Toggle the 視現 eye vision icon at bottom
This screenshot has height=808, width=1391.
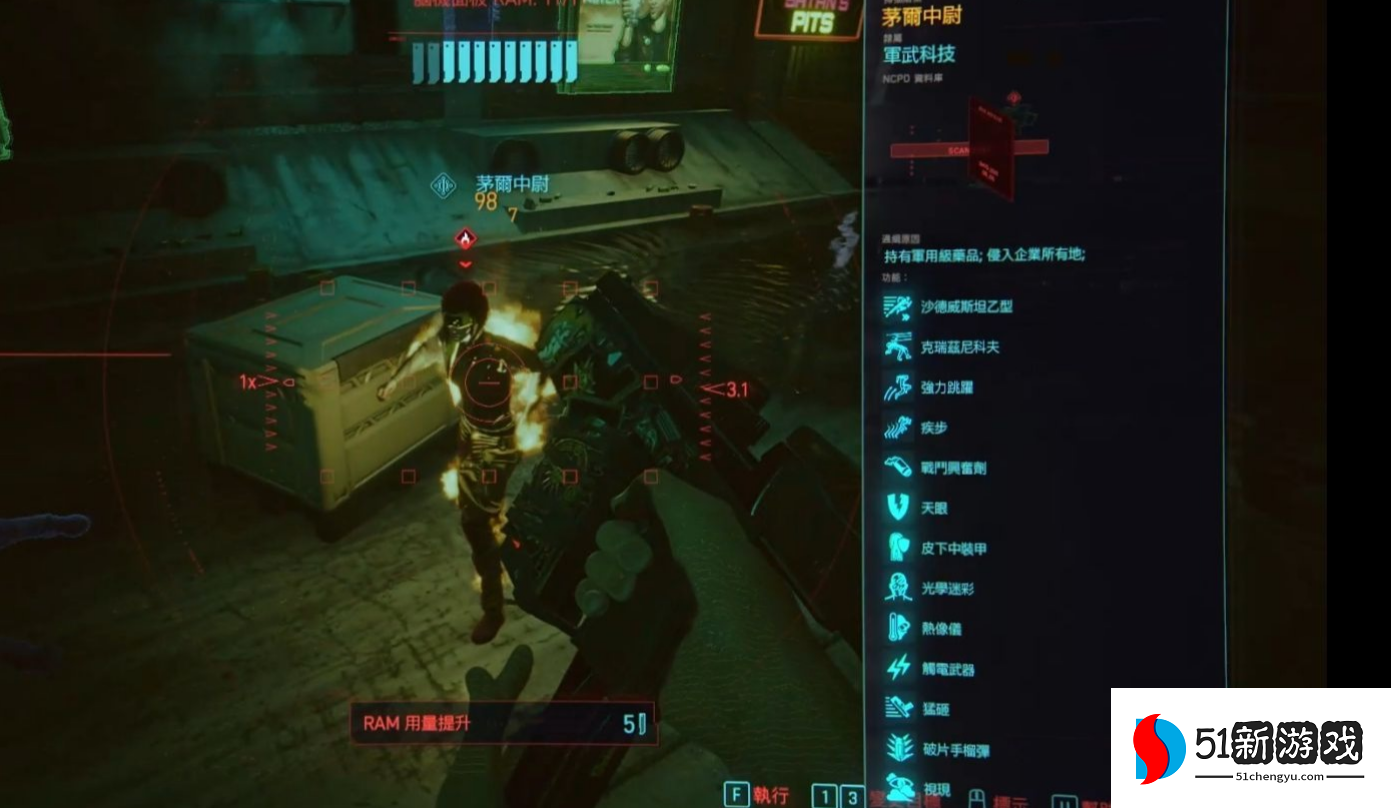900,788
